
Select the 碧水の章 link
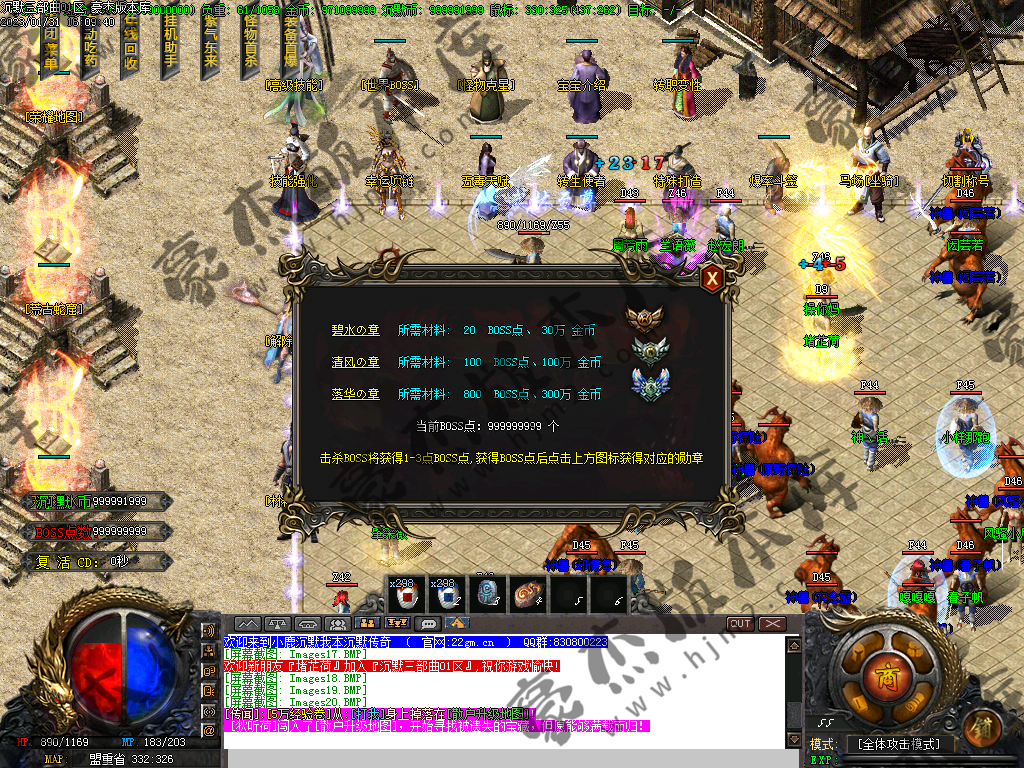tap(355, 330)
